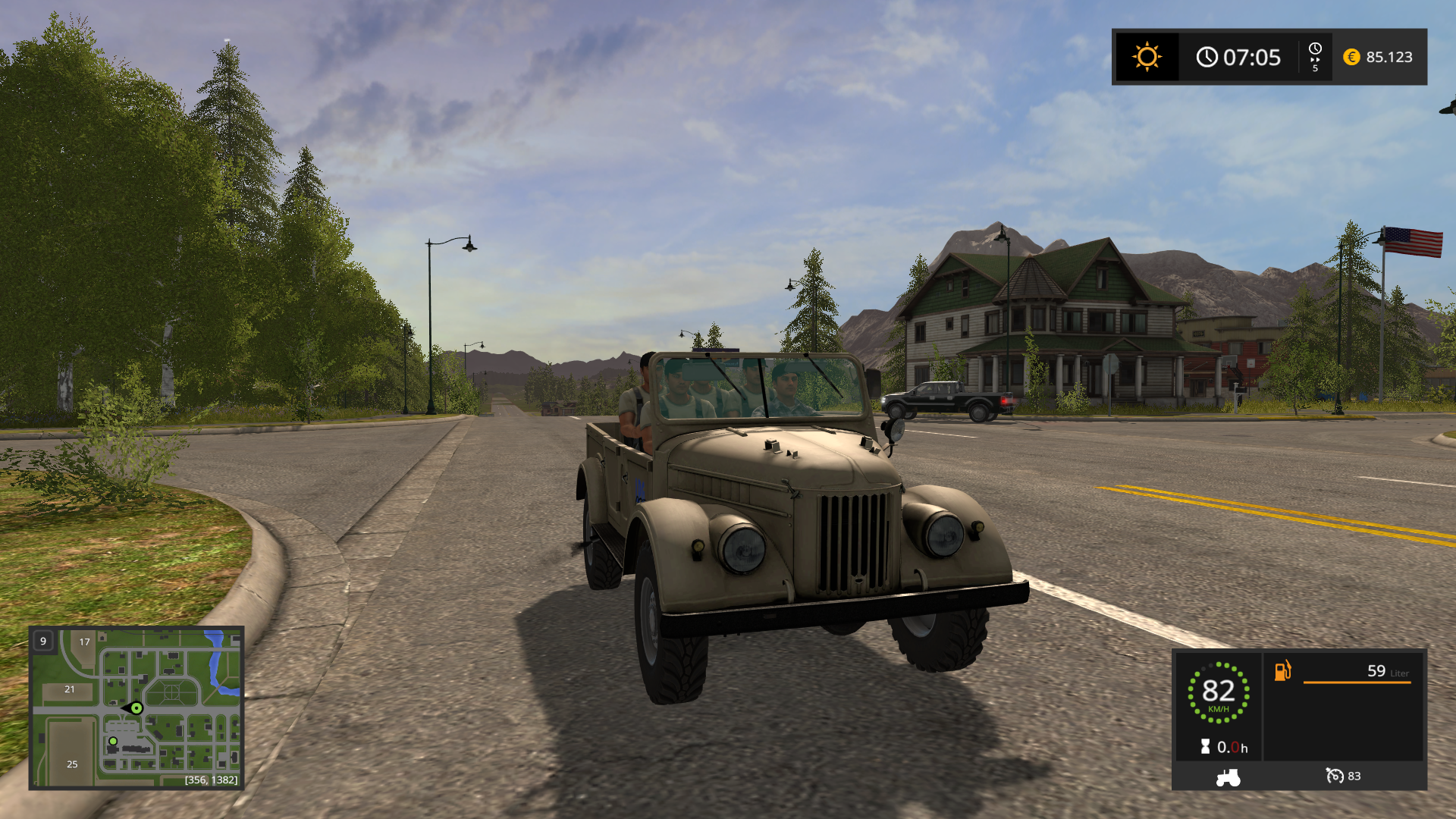Click the orange fuel pump icon
The width and height of the screenshot is (1456, 819).
point(1282,671)
